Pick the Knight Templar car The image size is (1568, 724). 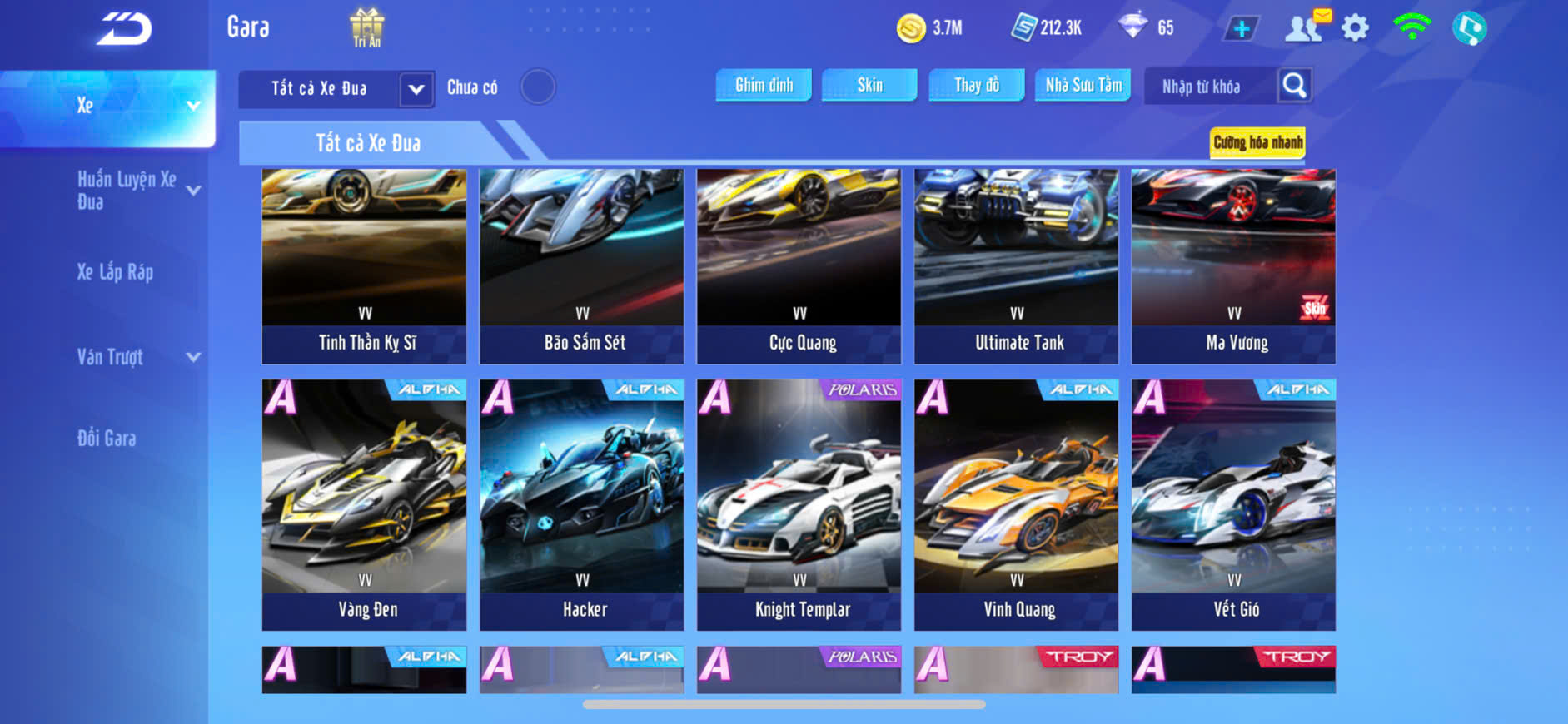click(x=799, y=504)
